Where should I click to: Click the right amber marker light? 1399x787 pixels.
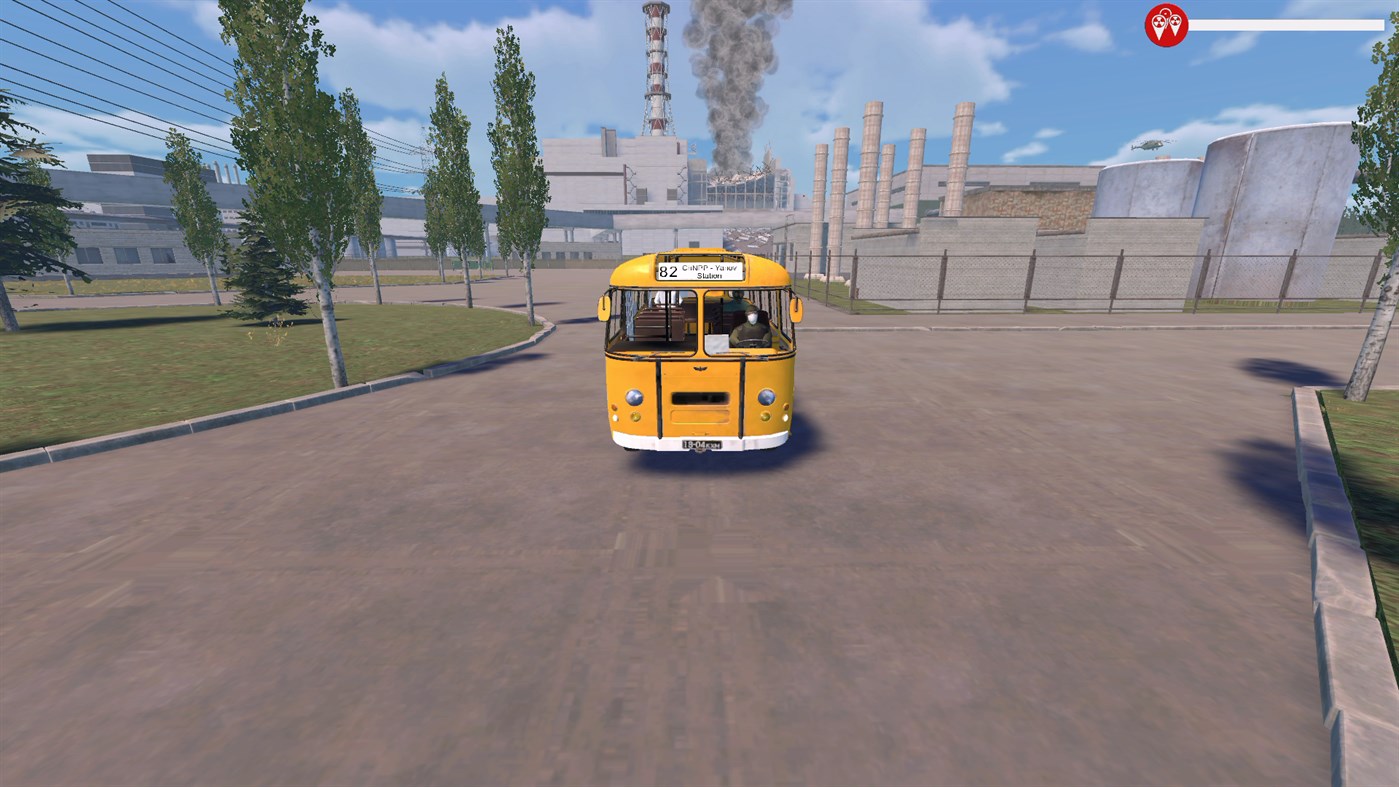pyautogui.click(x=765, y=417)
